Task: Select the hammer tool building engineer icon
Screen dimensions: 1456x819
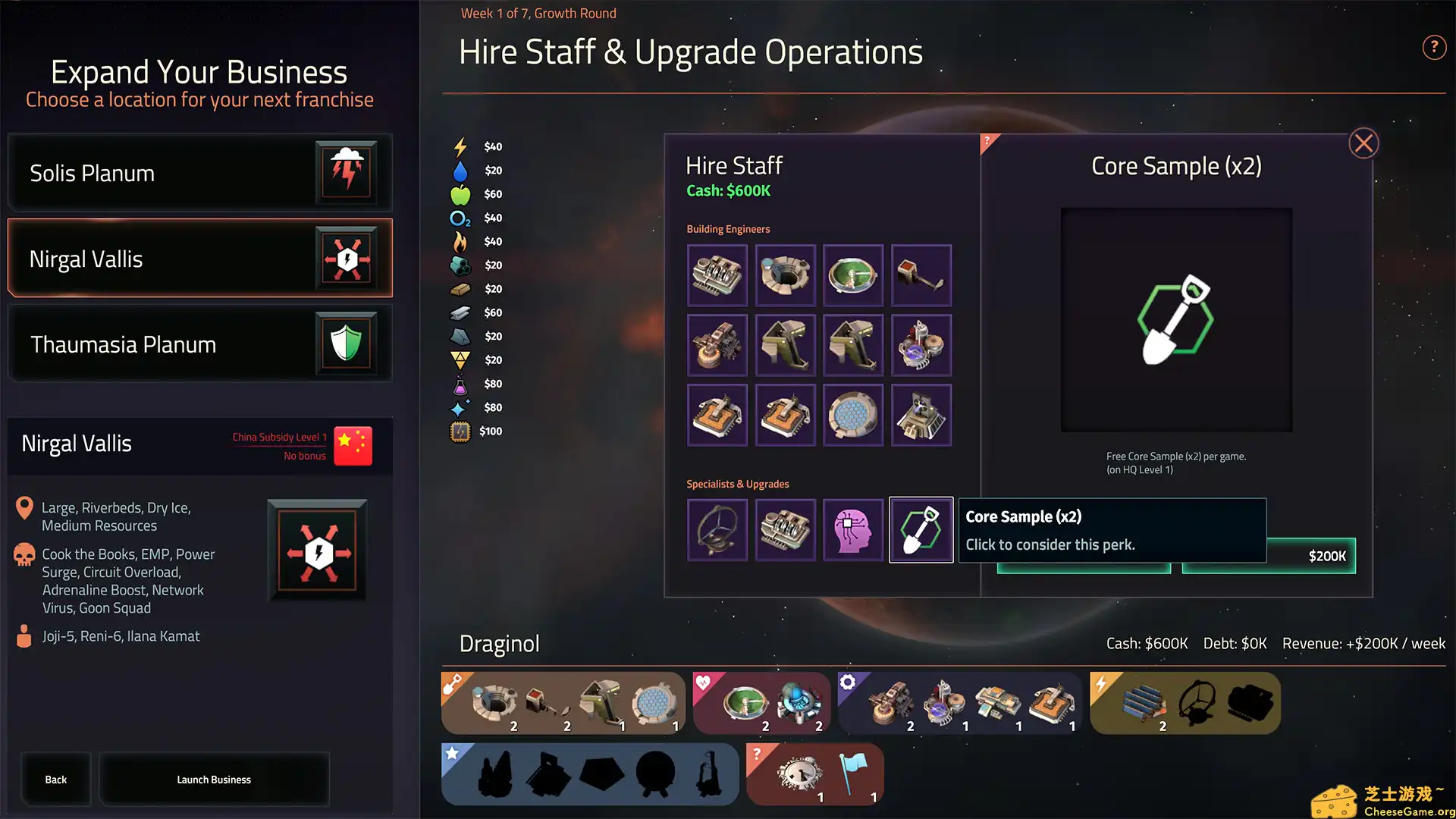Action: click(x=921, y=275)
